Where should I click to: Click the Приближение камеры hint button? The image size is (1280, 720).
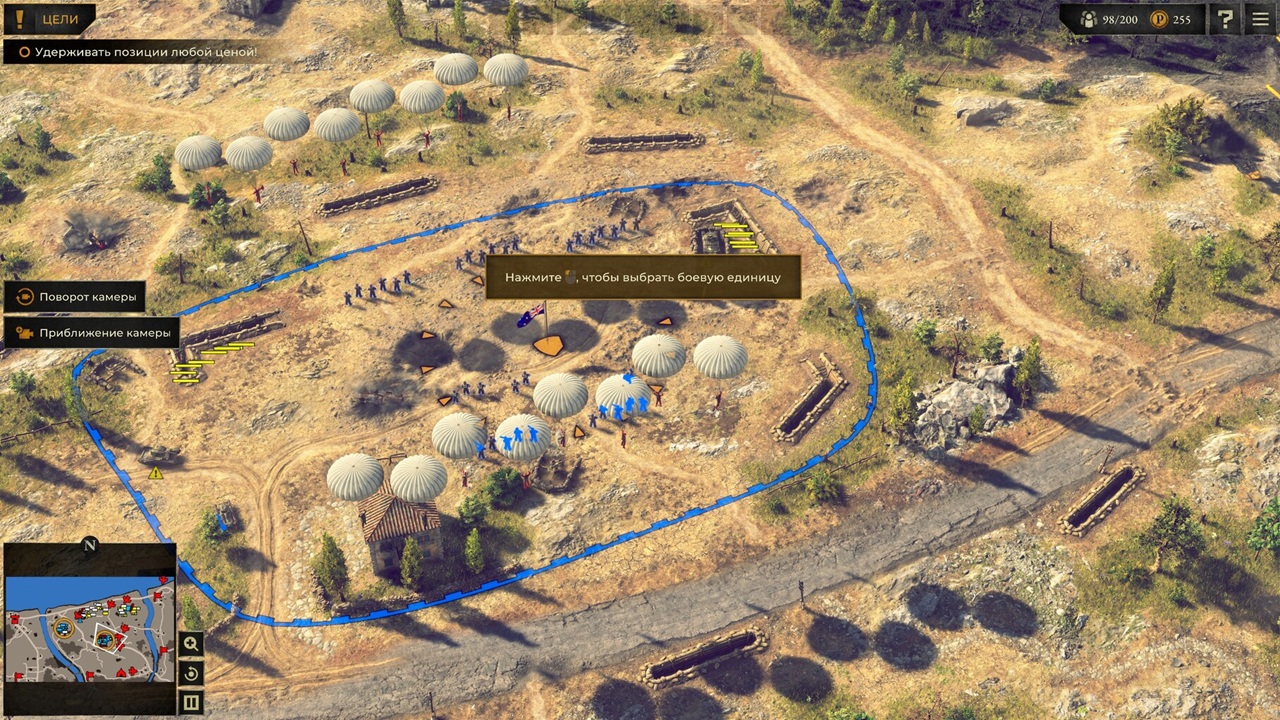[x=92, y=333]
